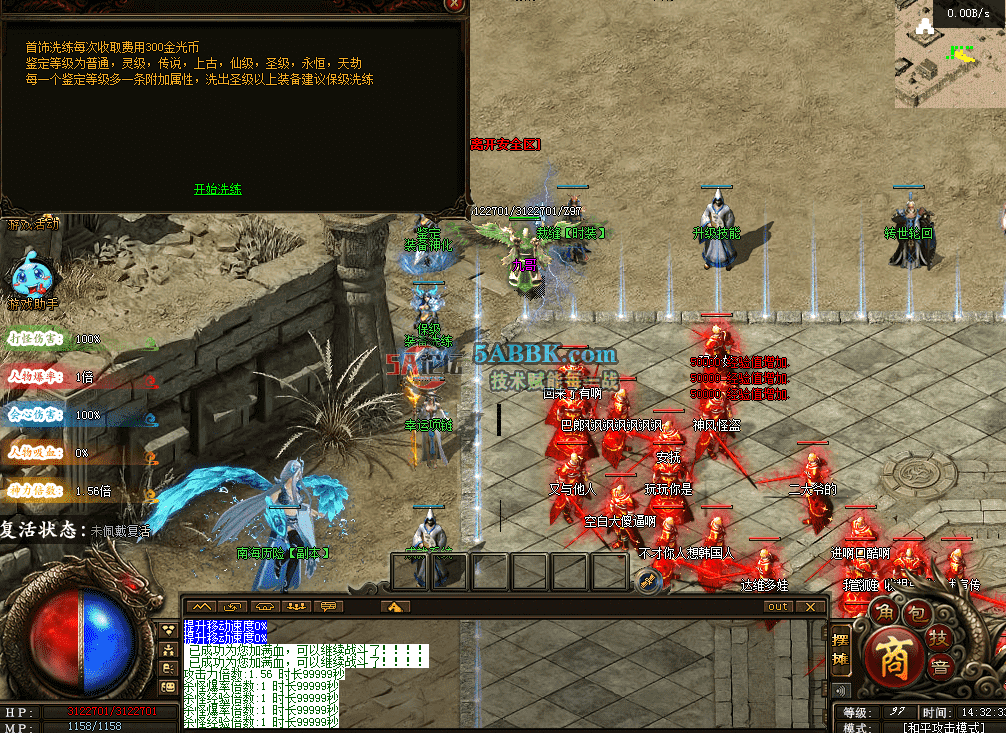Viewport: 1006px width, 733px height.
Task: Select the speech bubble chat tab
Action: (x=328, y=607)
